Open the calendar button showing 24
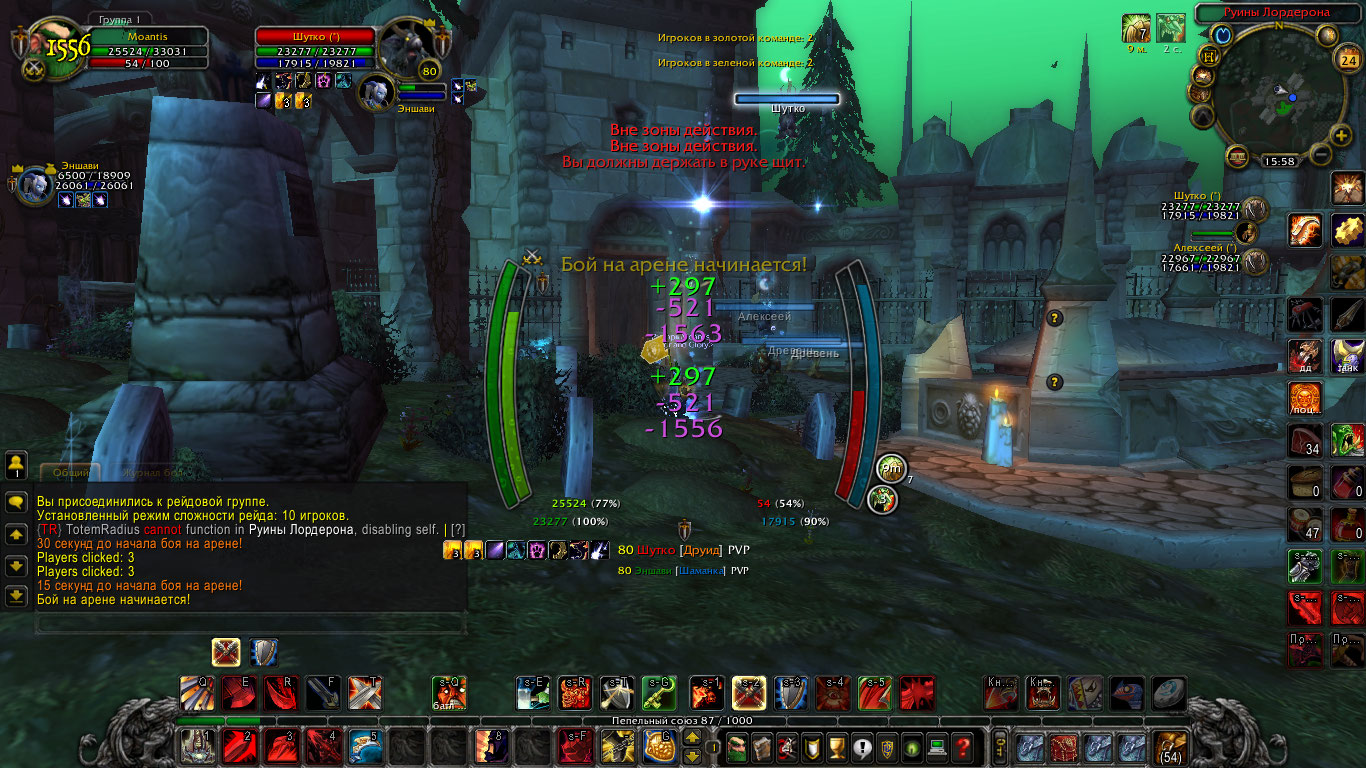The image size is (1366, 768). pyautogui.click(x=1347, y=59)
